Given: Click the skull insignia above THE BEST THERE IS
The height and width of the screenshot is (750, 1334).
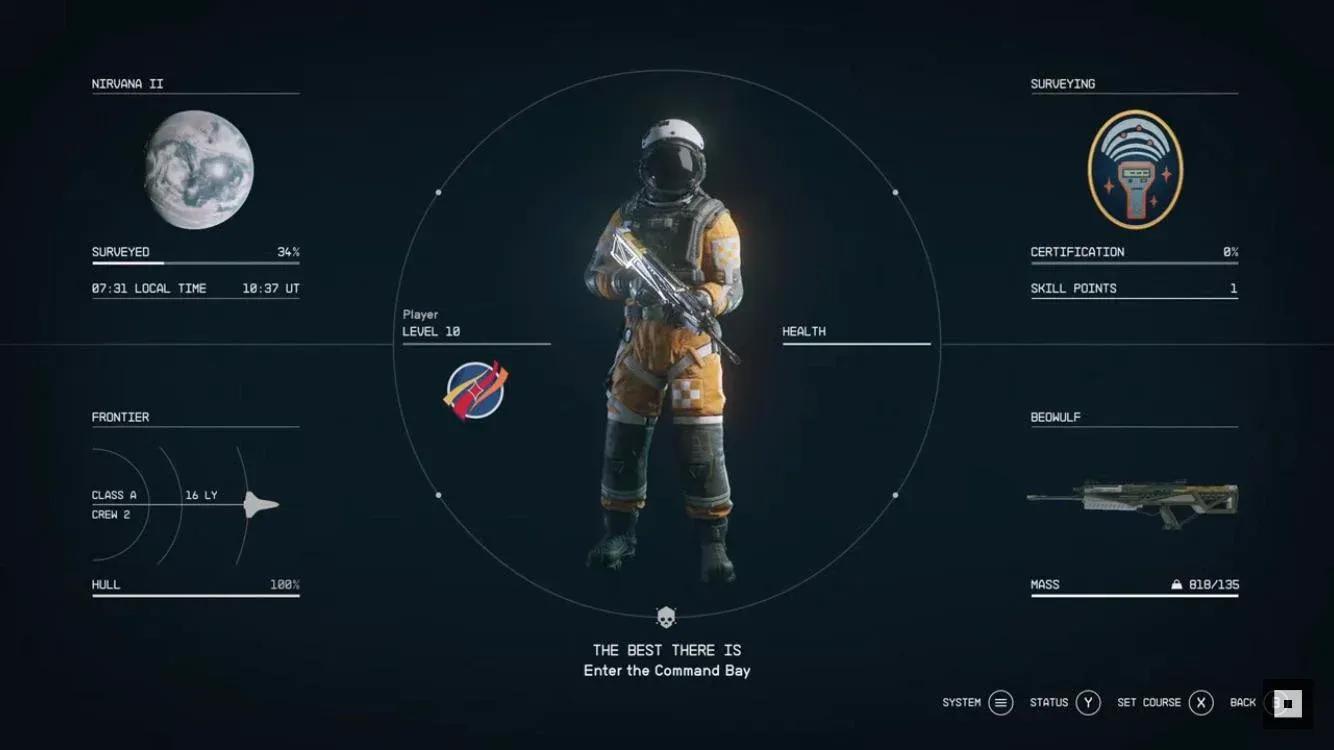Looking at the screenshot, I should tap(667, 616).
